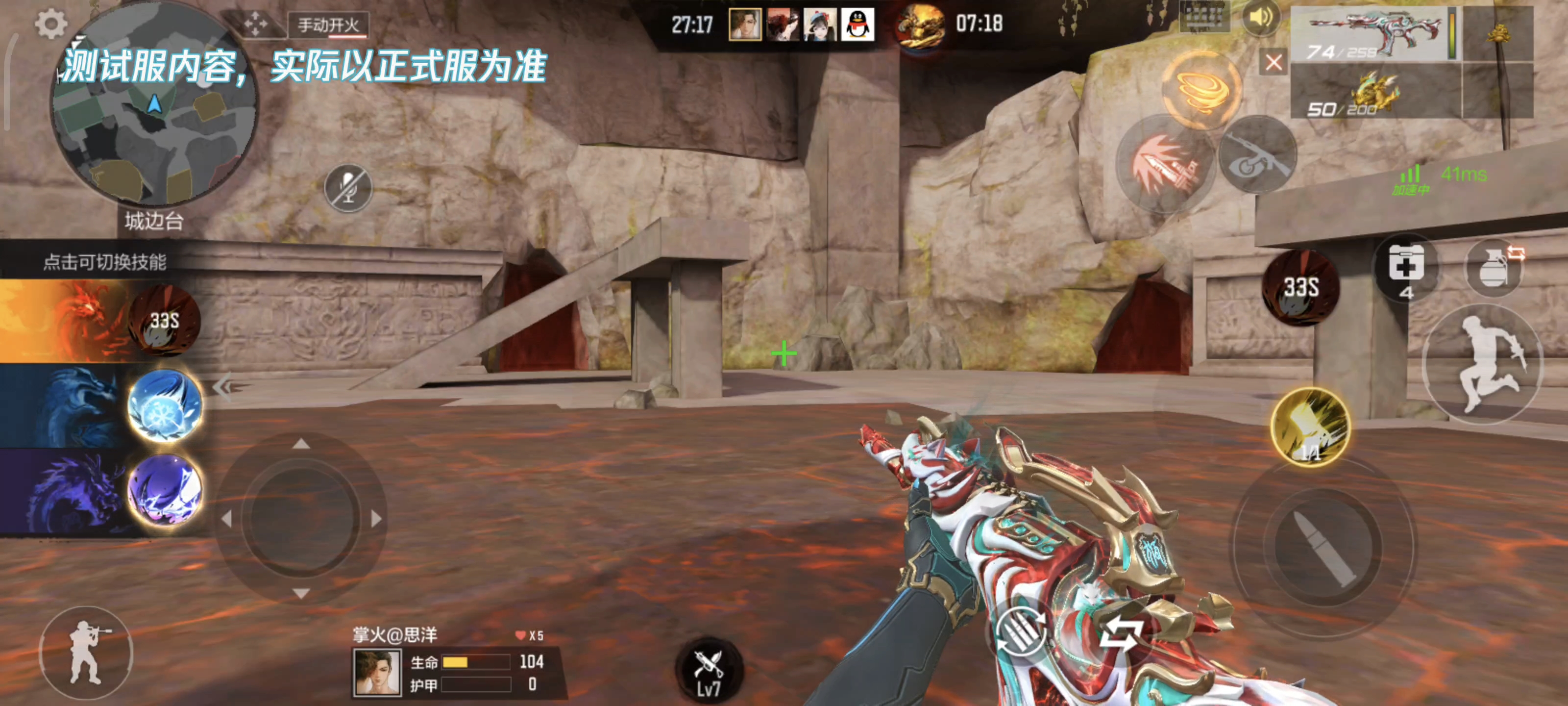
Task: Toggle the crouch stance button
Action: (85, 653)
